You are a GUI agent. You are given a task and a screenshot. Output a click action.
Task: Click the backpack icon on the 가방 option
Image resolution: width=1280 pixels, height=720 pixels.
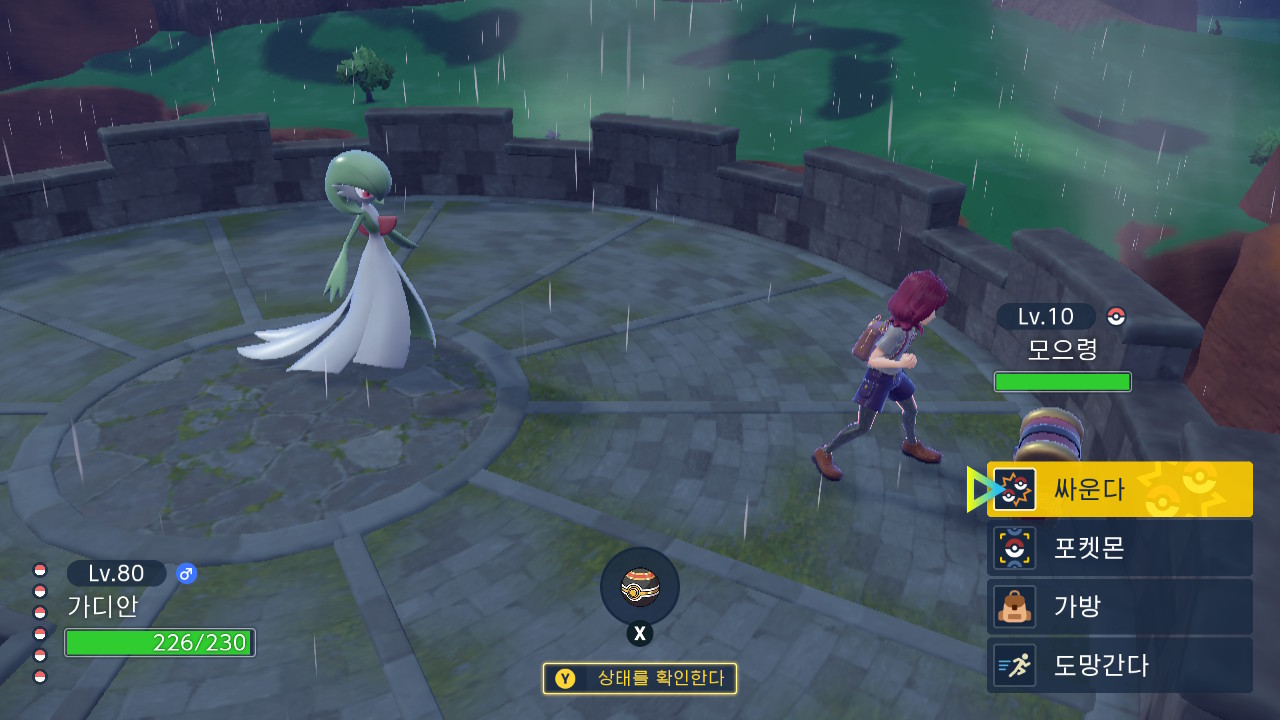(1014, 606)
